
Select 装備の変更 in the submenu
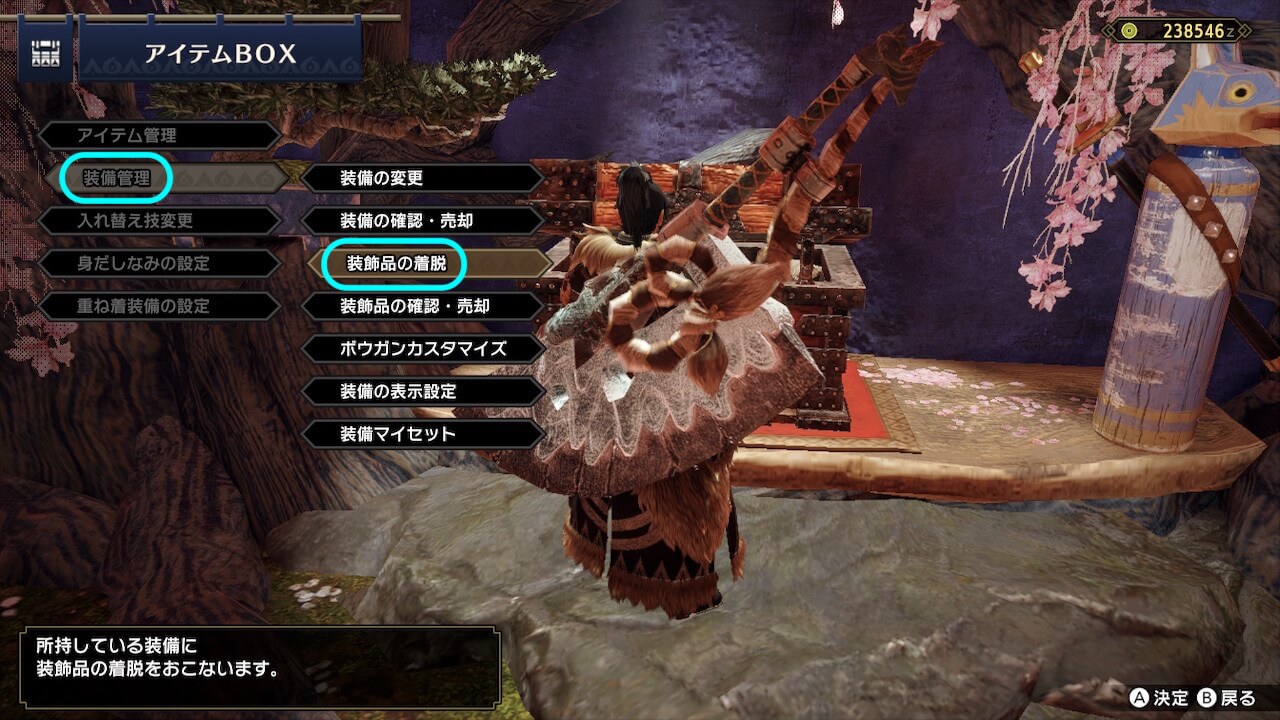382,179
